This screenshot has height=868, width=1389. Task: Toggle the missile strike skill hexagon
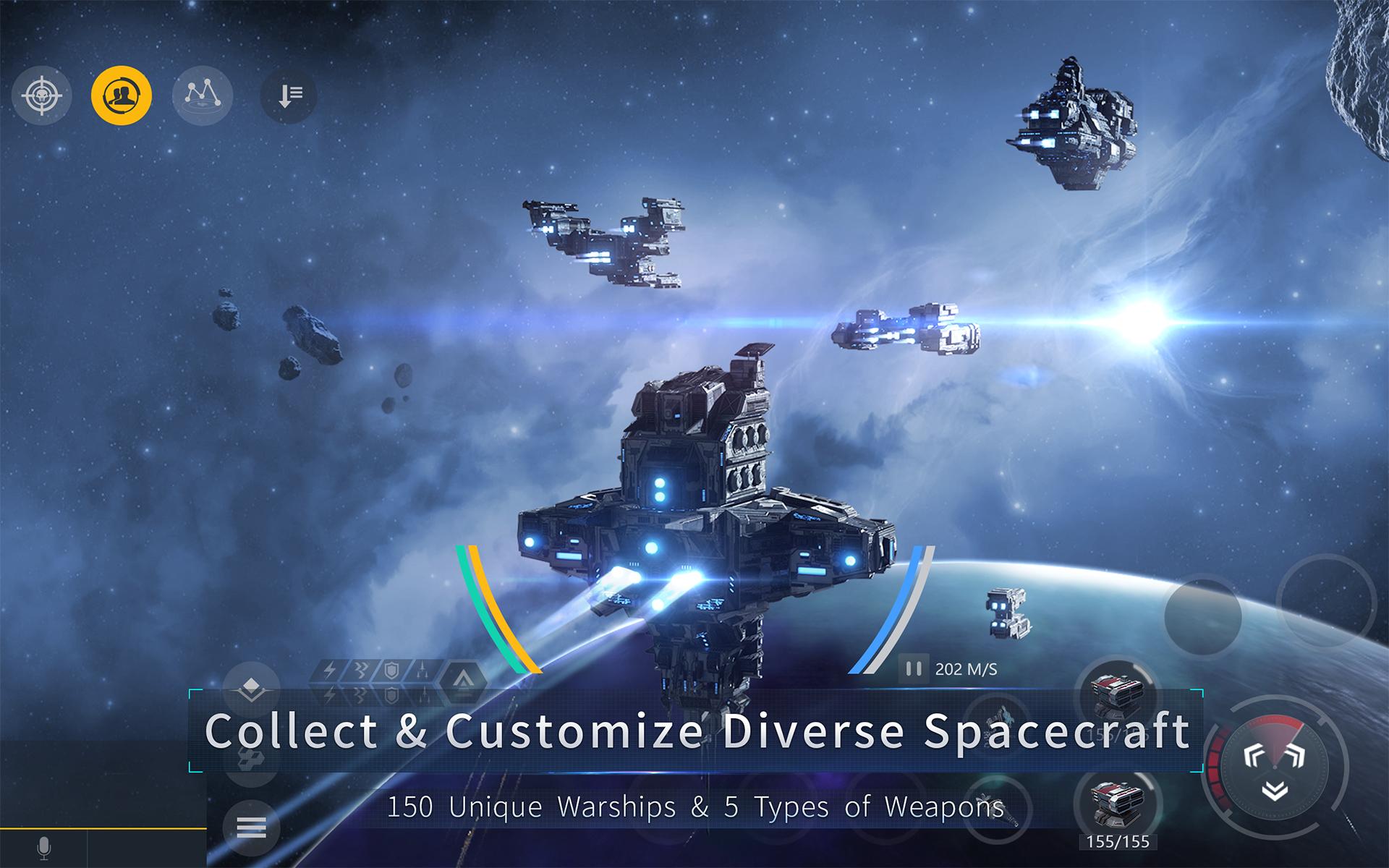point(422,669)
